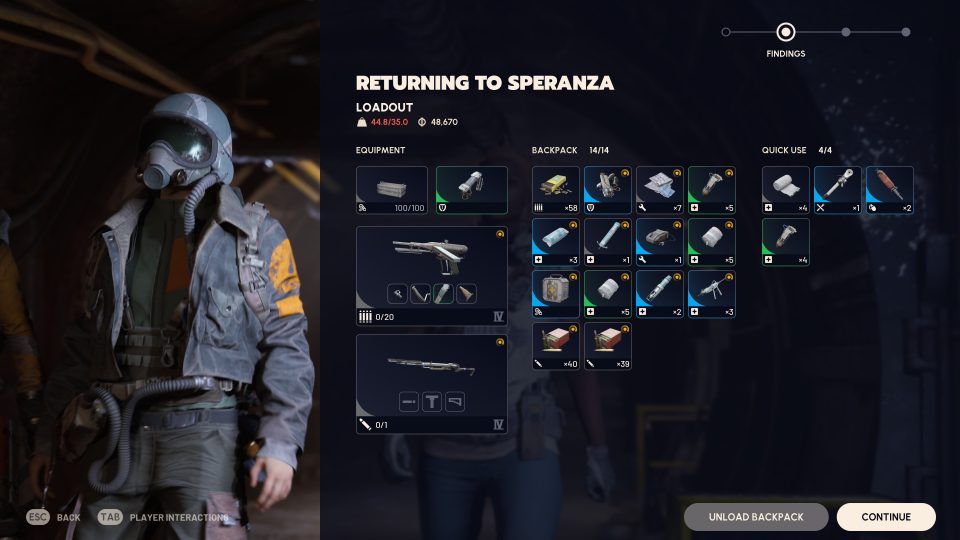Click the Unload Backpack button
960x540 pixels.
[756, 517]
